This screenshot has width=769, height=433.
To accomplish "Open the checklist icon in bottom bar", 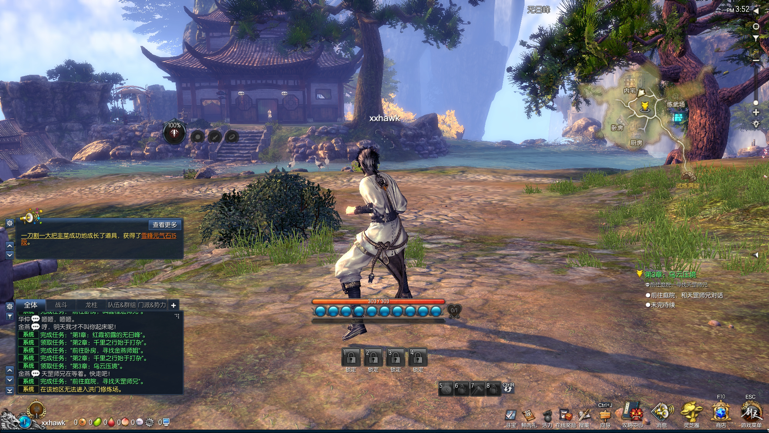I will click(x=511, y=414).
